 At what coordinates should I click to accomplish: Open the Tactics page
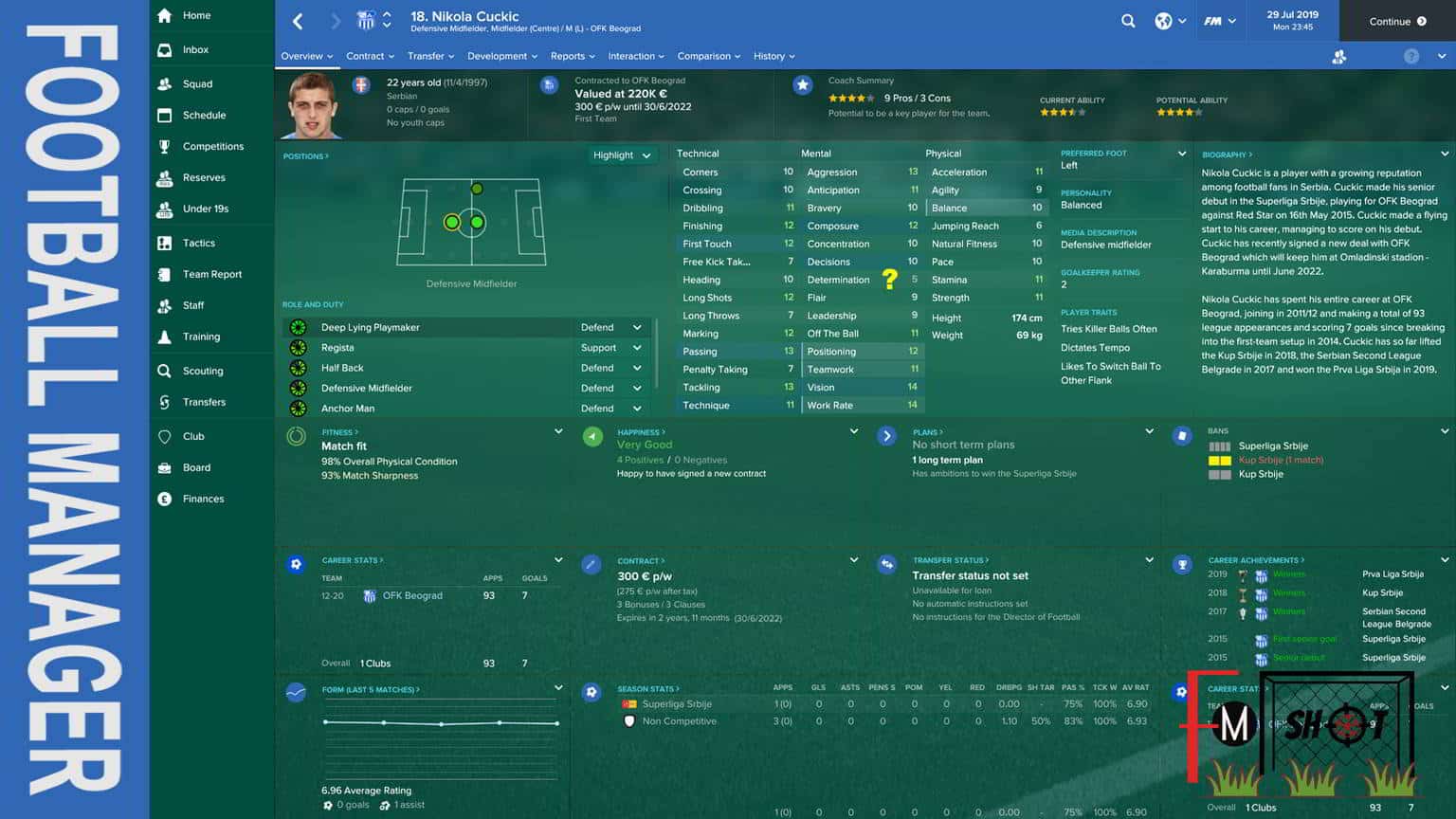[198, 243]
